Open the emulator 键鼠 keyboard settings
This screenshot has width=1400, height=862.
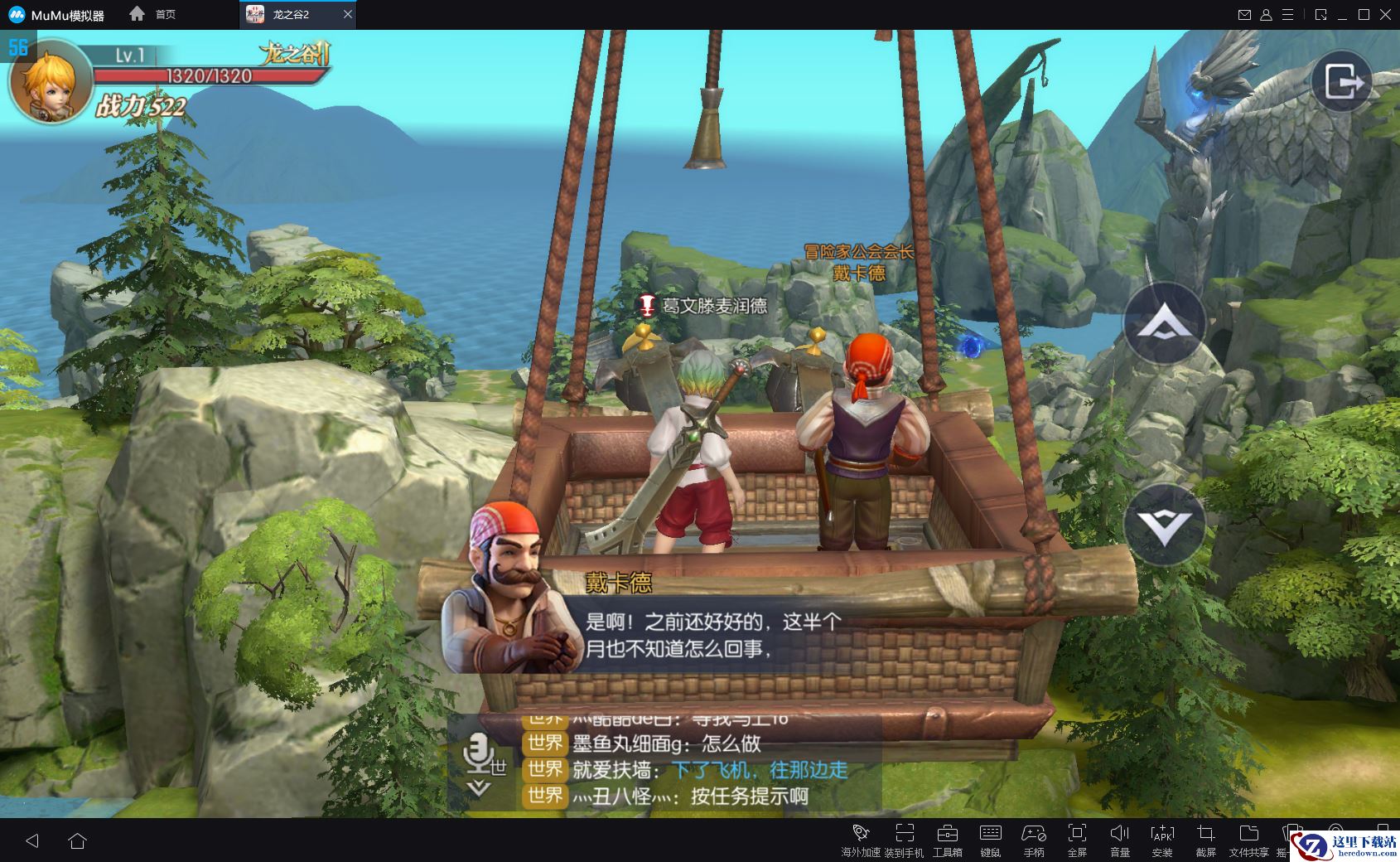990,839
